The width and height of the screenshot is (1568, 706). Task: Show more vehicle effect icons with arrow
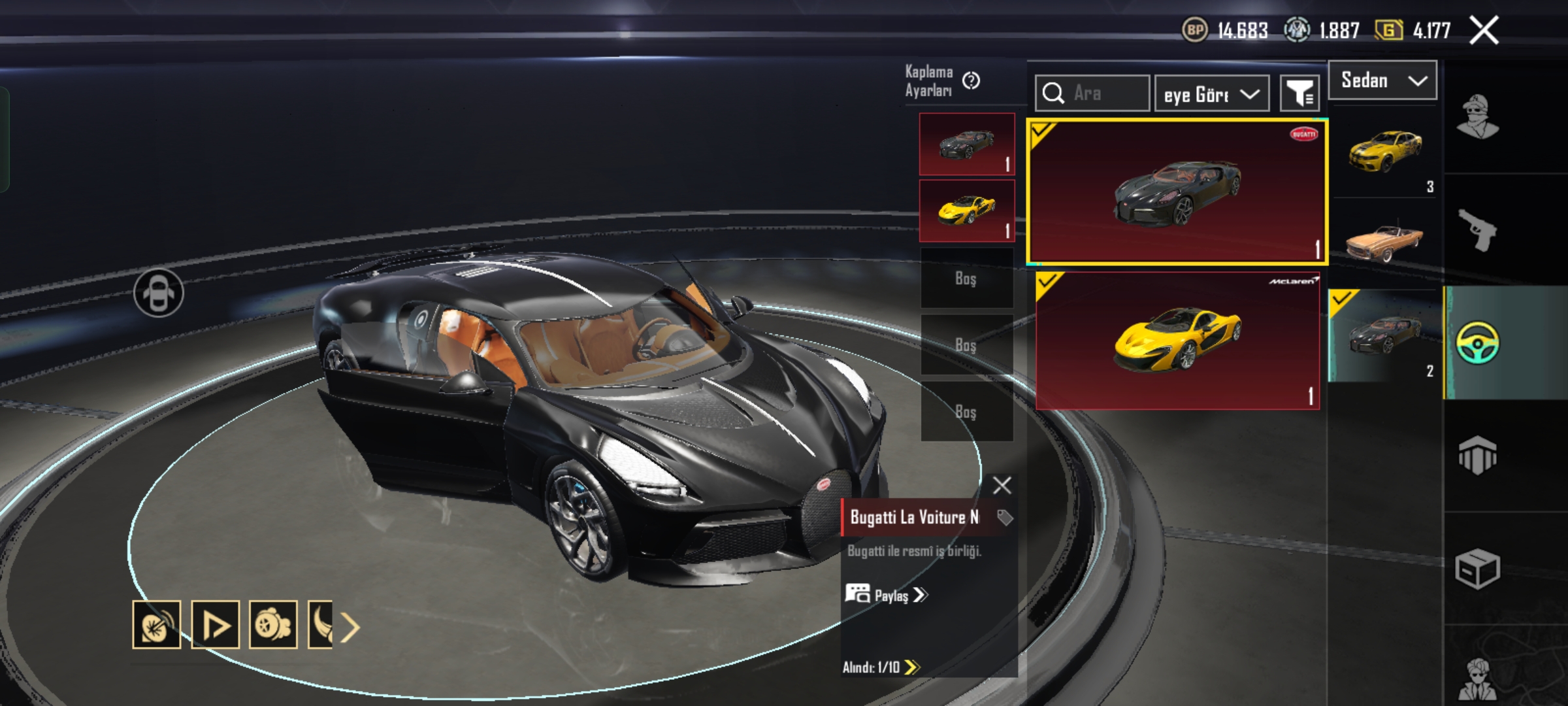point(351,628)
